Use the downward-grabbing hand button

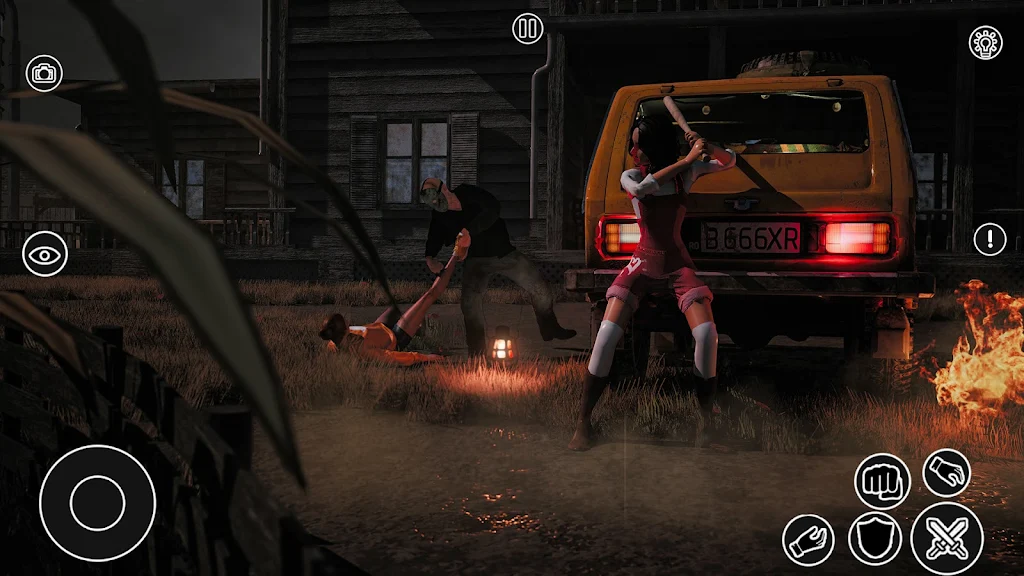946,472
